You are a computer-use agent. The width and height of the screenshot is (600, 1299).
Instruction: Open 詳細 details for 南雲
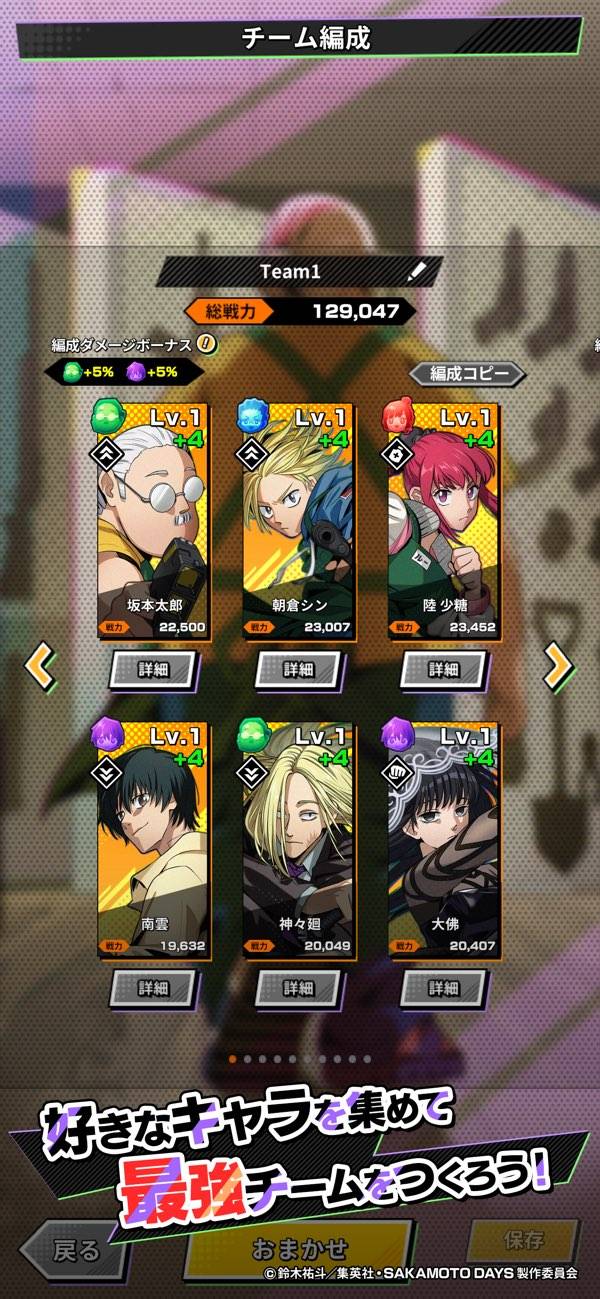153,987
